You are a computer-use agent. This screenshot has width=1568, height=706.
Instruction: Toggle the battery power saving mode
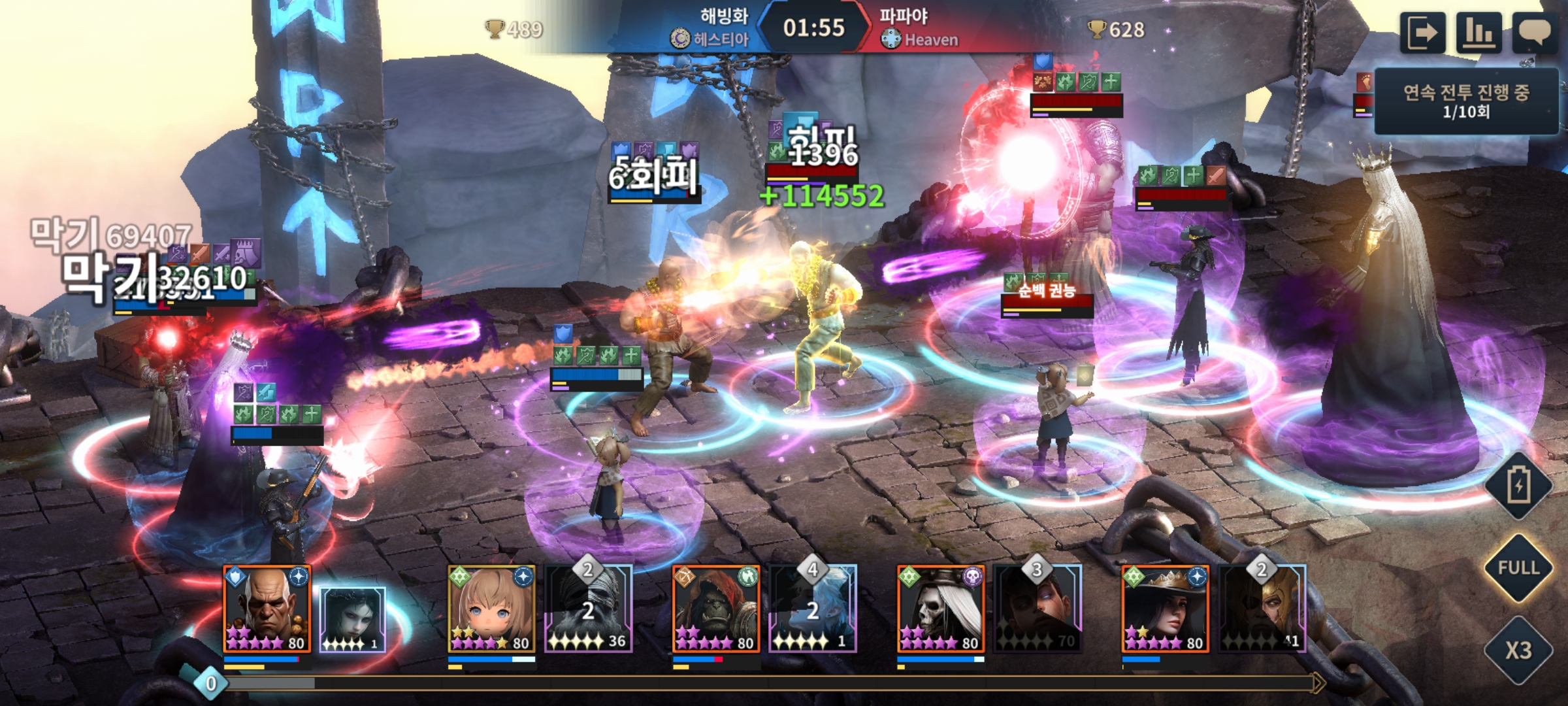tap(1518, 486)
